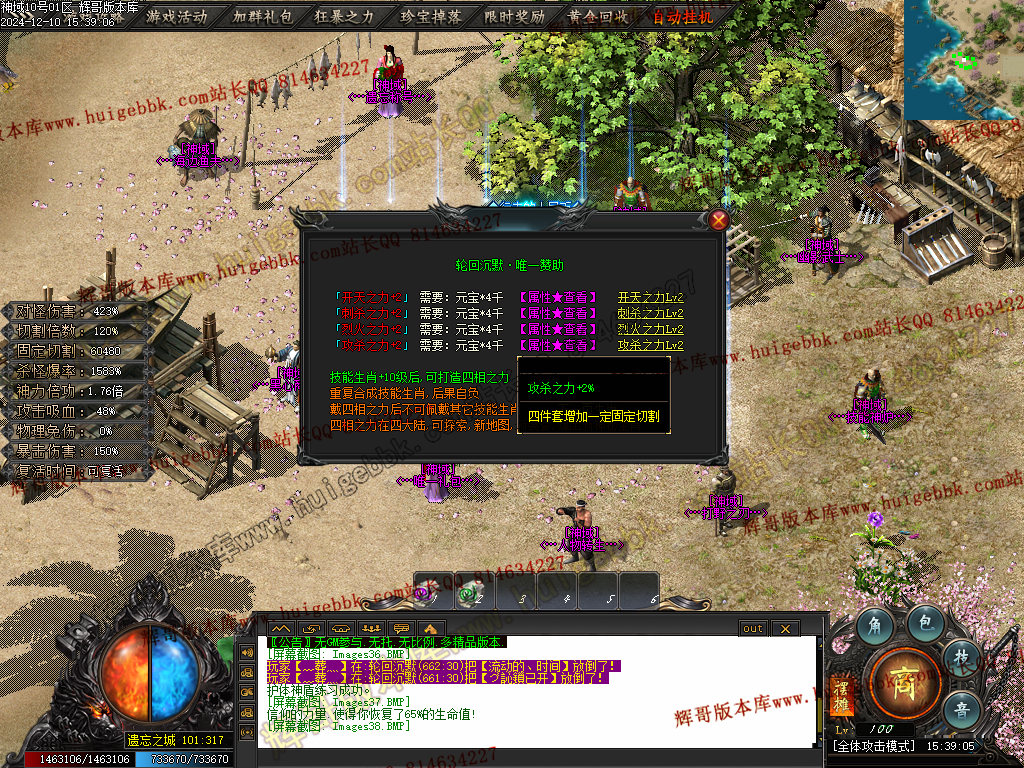Open the 游戏活动 menu
The height and width of the screenshot is (768, 1024).
176,16
